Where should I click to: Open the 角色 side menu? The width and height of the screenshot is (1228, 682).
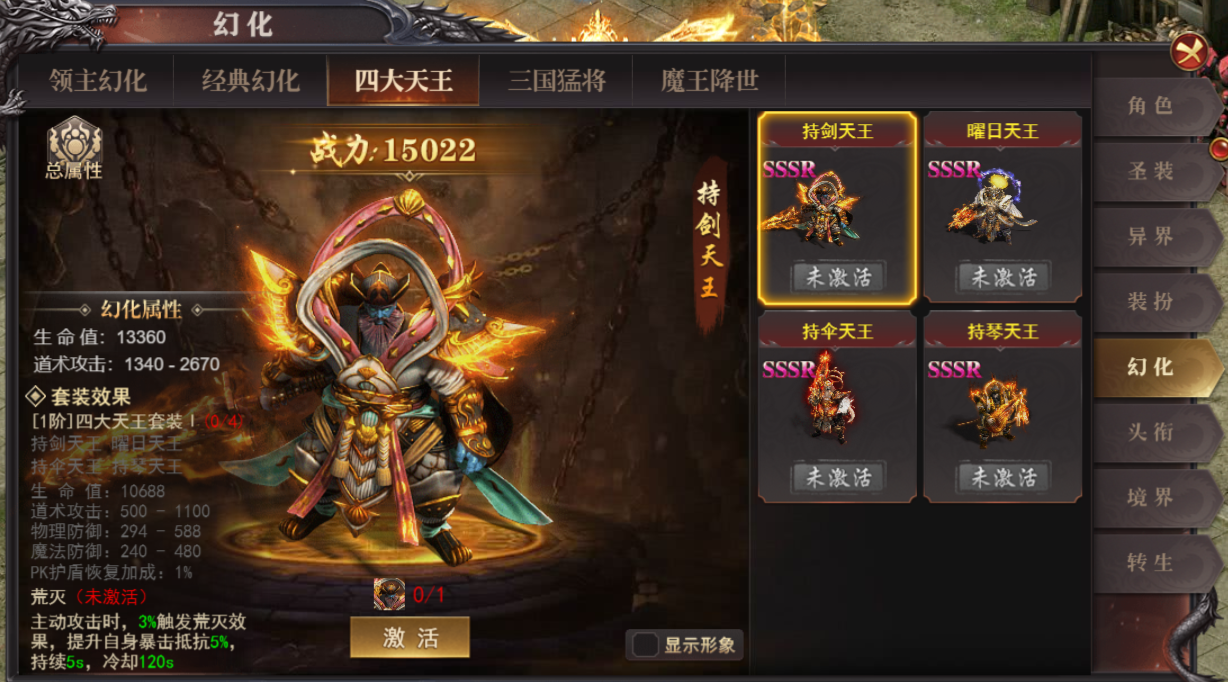(x=1150, y=106)
